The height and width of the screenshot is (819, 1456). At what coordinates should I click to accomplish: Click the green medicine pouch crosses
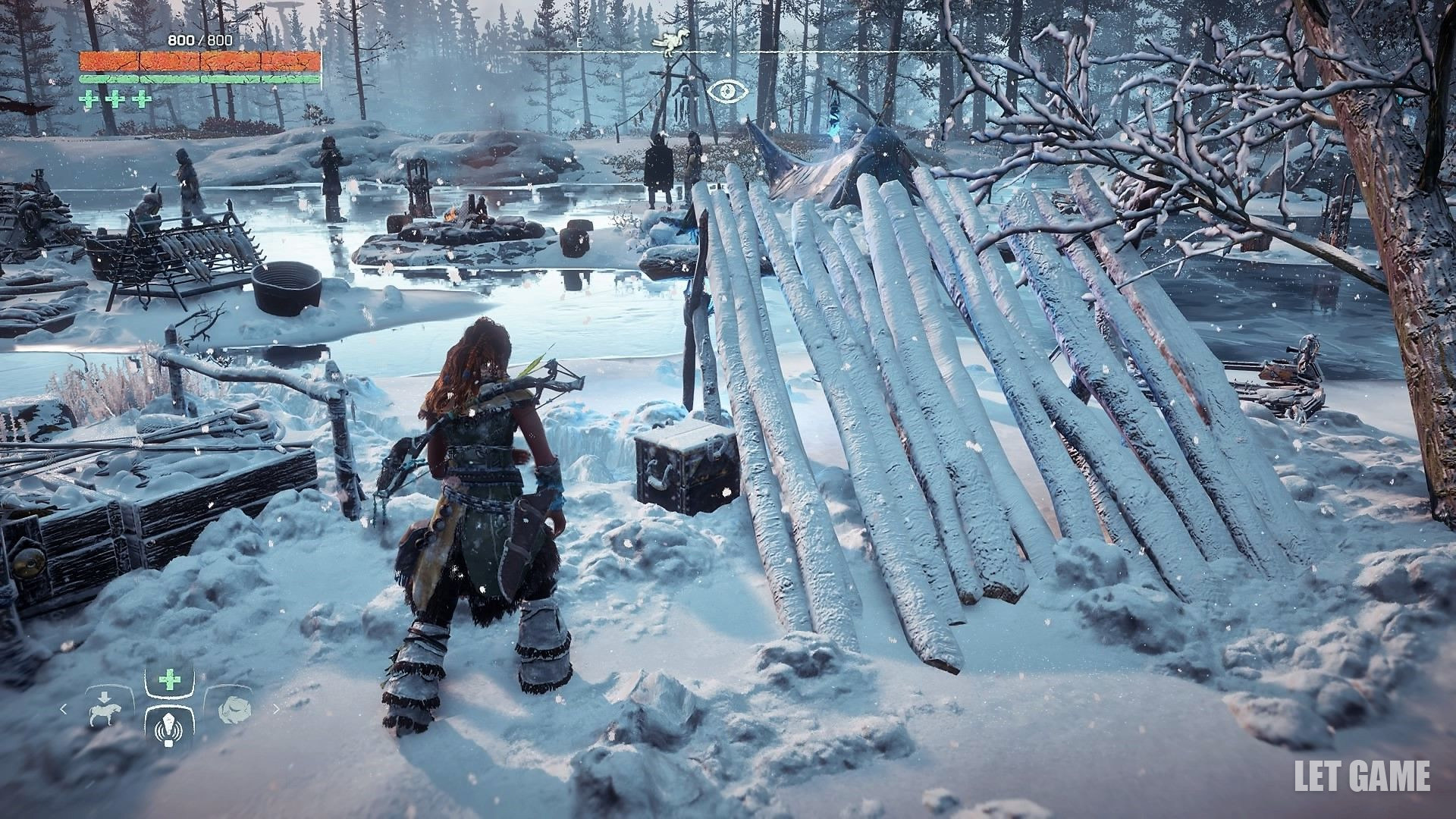pyautogui.click(x=115, y=99)
